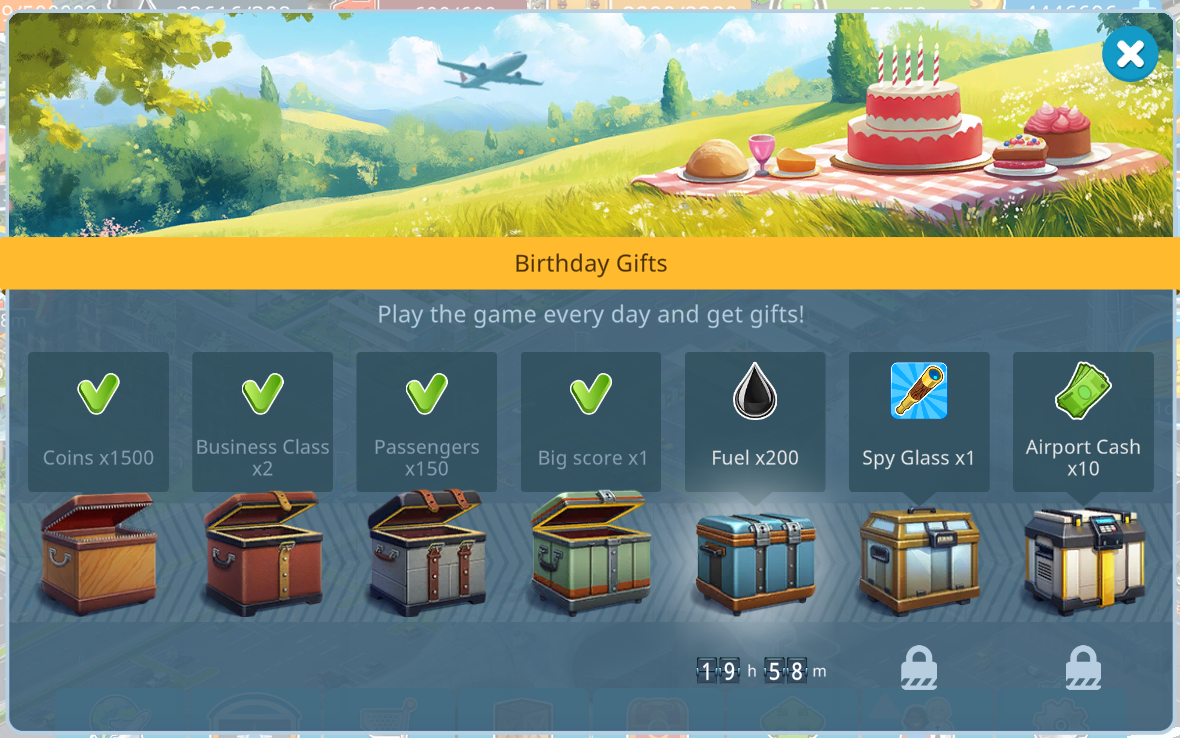1180x738 pixels.
Task: Select the blue Fuel x200 chest
Action: (755, 561)
